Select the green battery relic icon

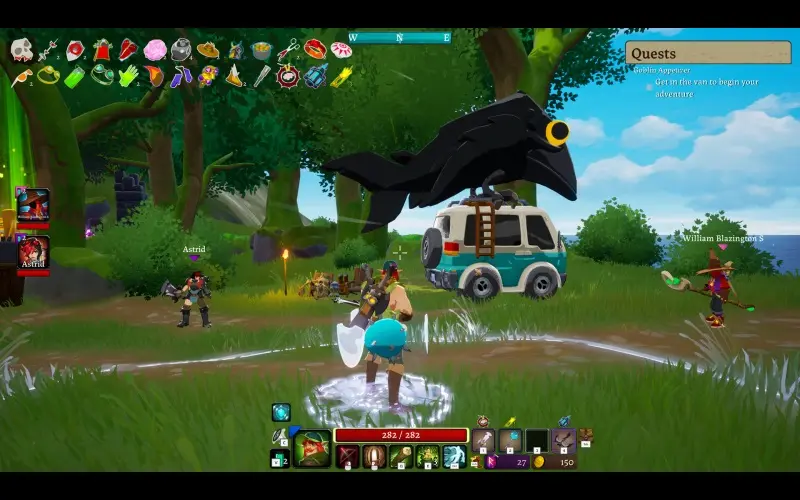[75, 76]
